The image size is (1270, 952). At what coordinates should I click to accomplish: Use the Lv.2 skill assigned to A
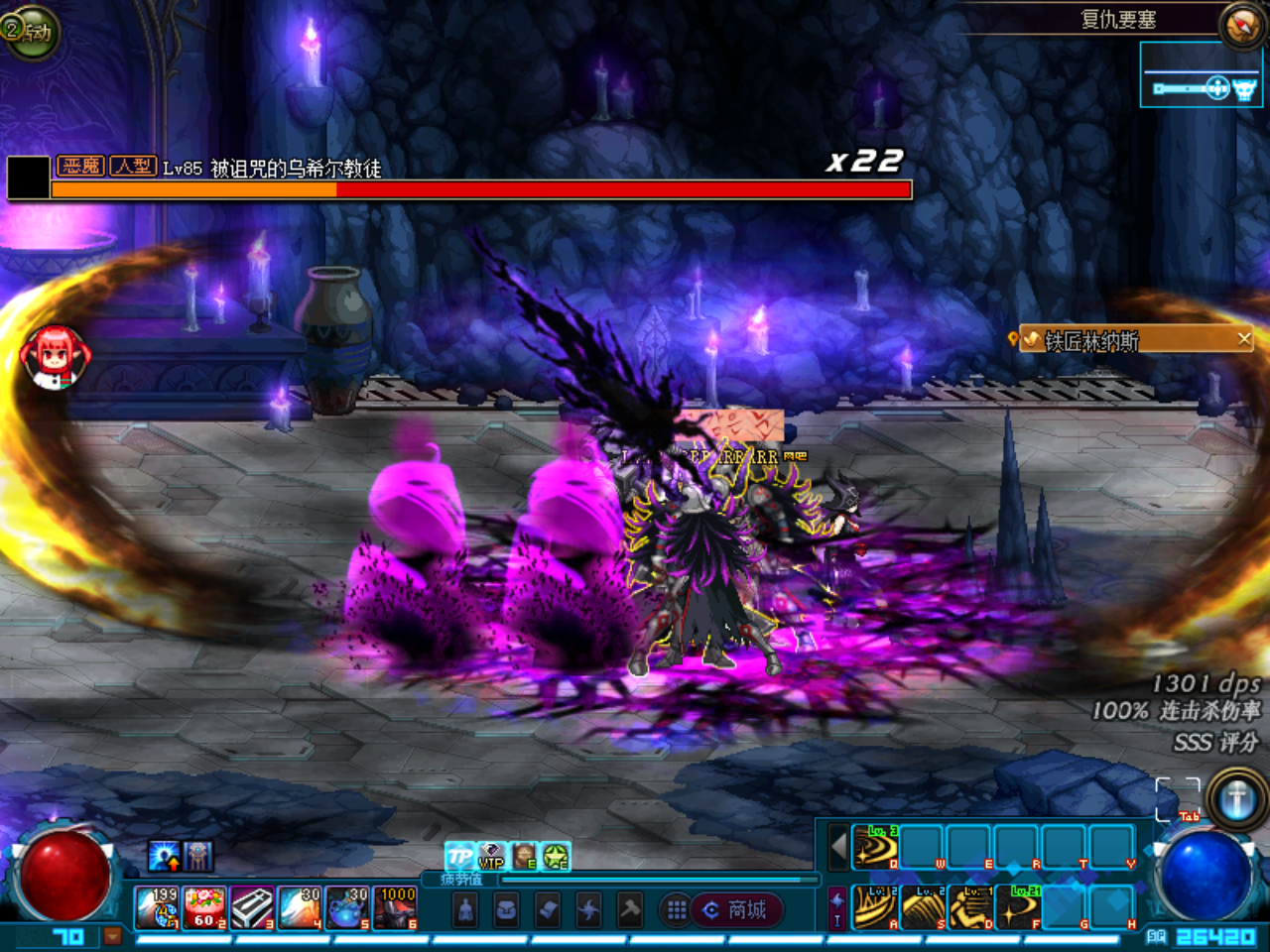(876, 904)
